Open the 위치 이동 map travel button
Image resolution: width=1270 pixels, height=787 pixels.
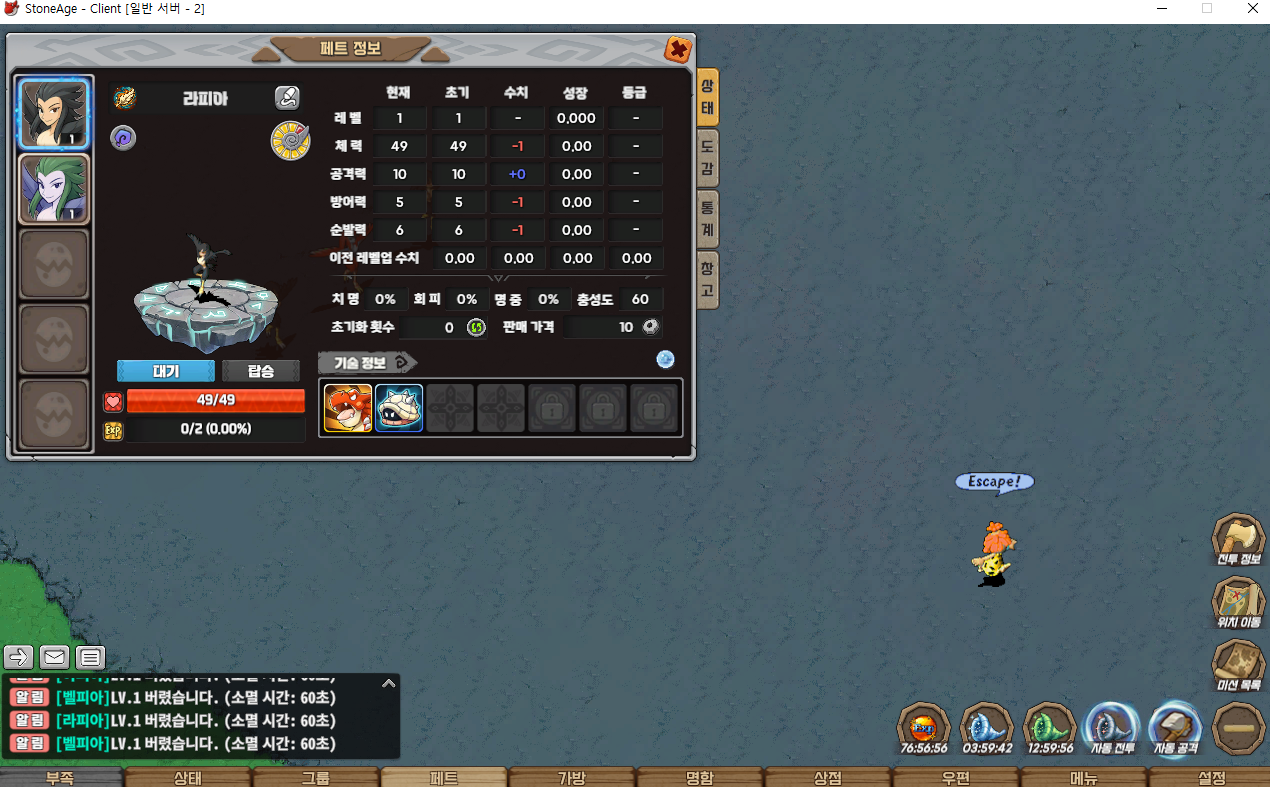point(1238,603)
